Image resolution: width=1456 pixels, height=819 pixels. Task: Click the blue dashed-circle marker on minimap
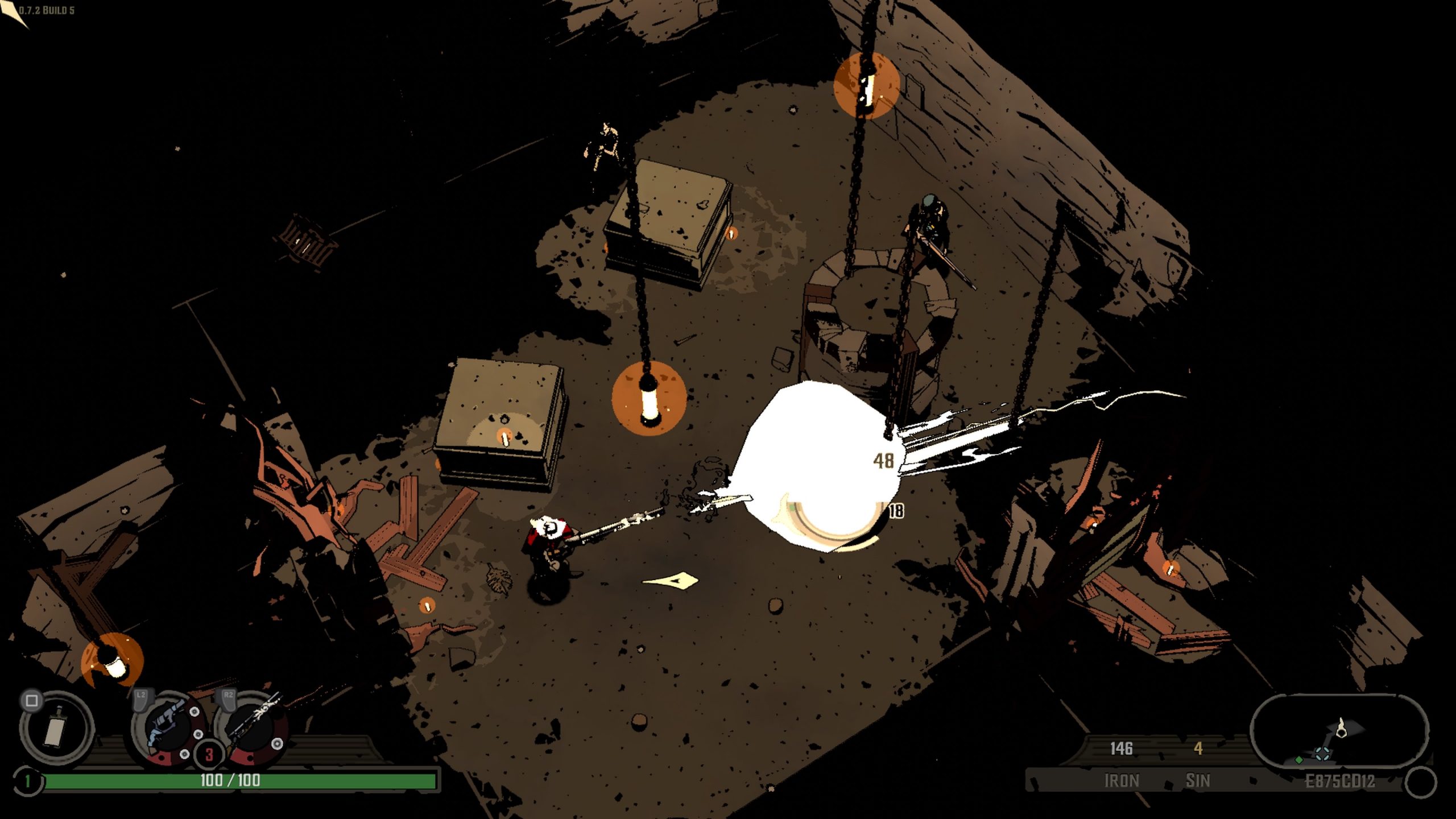pos(1322,754)
